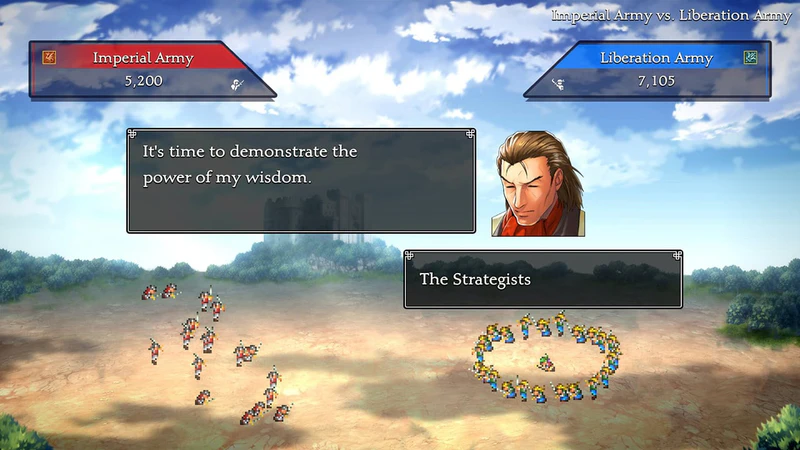
Task: Advance the strategist's wisdom dialogue box
Action: coord(301,181)
